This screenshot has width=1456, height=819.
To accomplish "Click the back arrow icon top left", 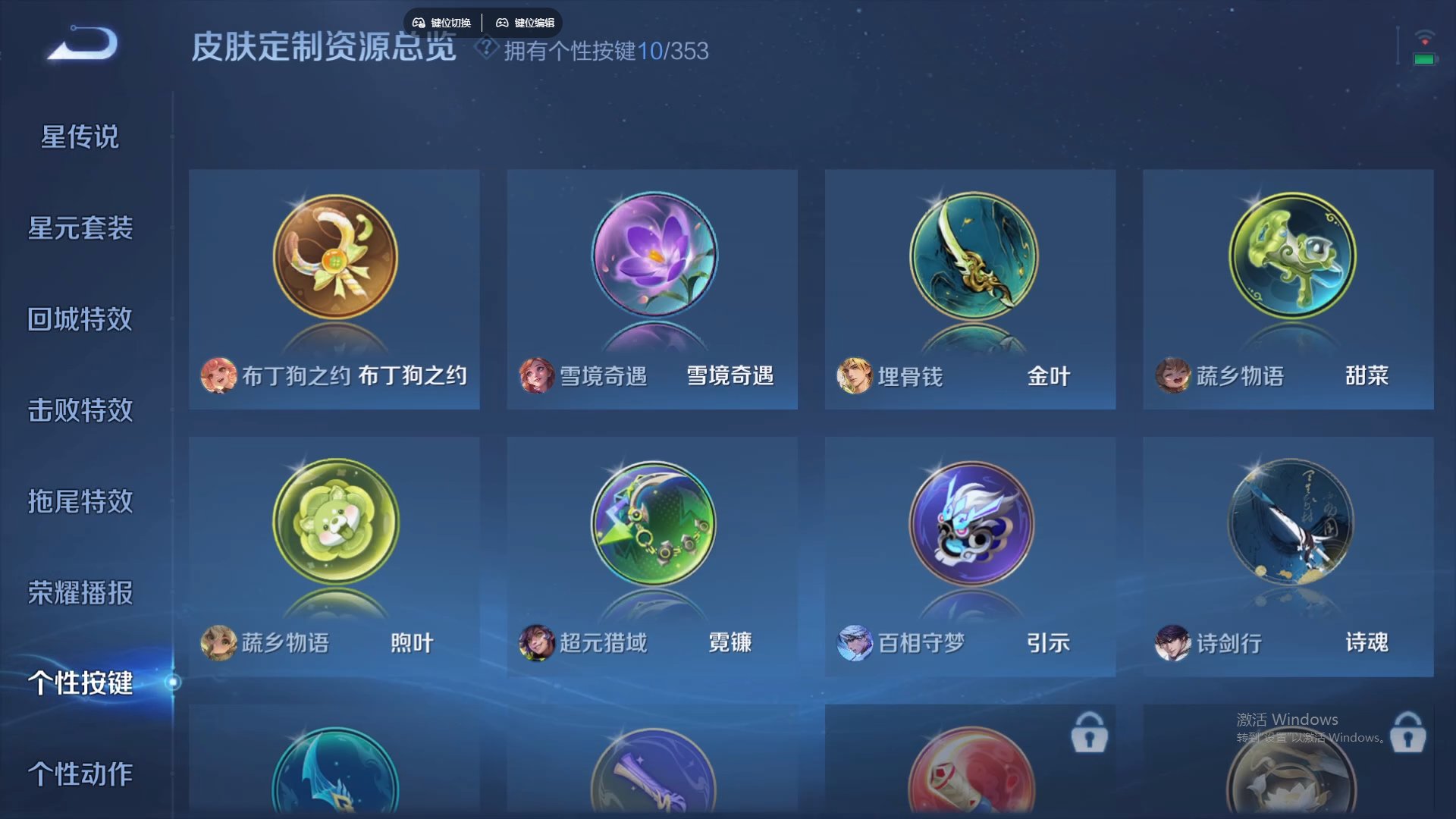I will pyautogui.click(x=81, y=43).
